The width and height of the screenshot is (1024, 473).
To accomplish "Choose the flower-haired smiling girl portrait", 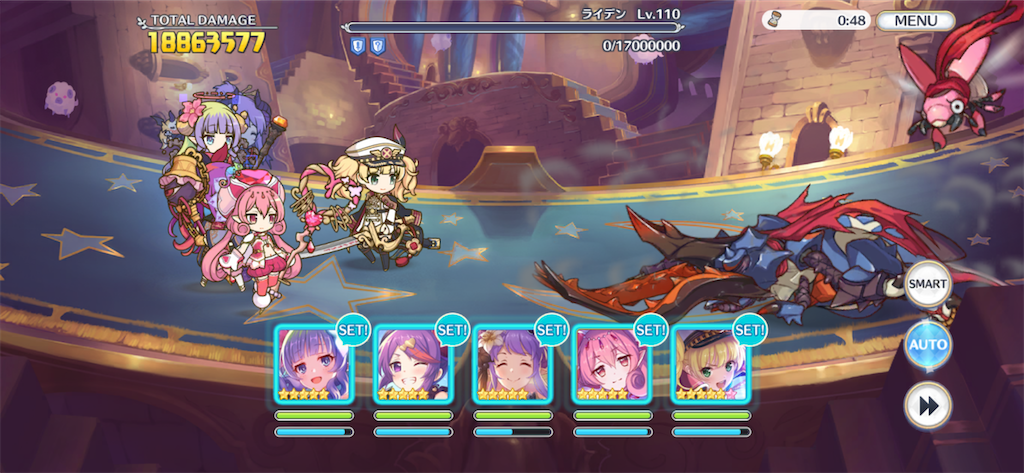I will 513,363.
